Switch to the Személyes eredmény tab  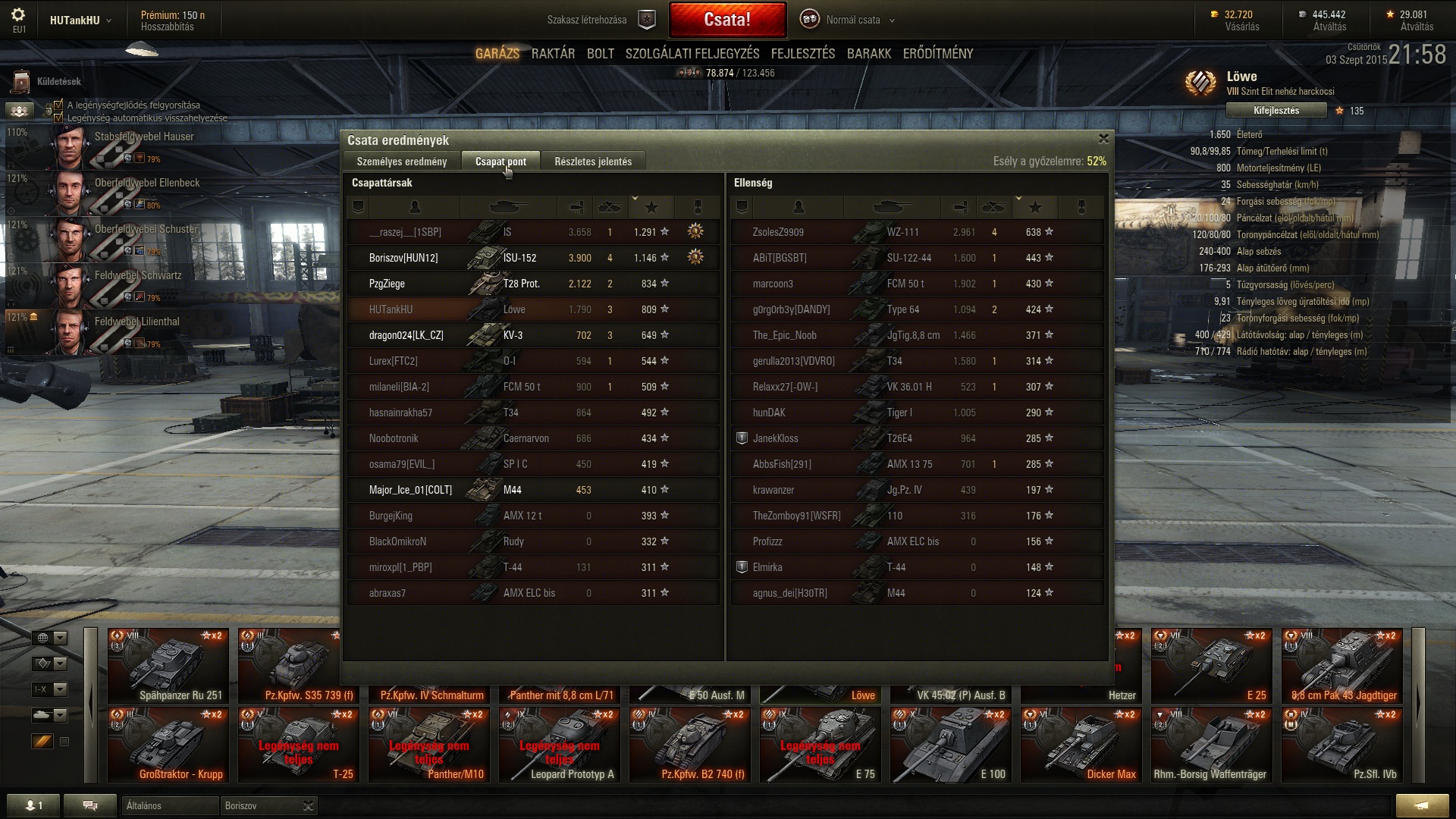pos(402,162)
